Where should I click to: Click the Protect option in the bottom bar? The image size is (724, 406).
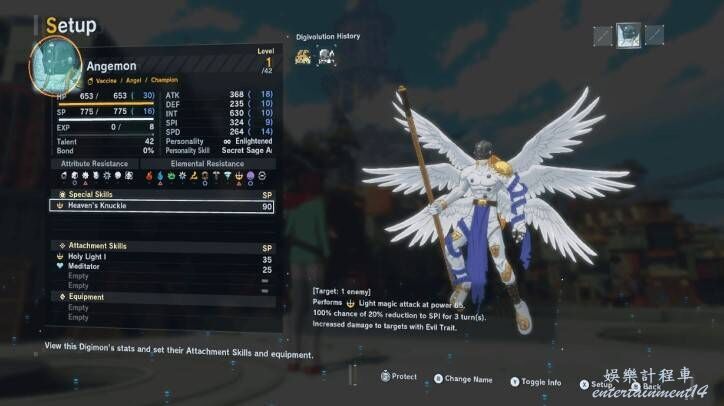pos(398,377)
